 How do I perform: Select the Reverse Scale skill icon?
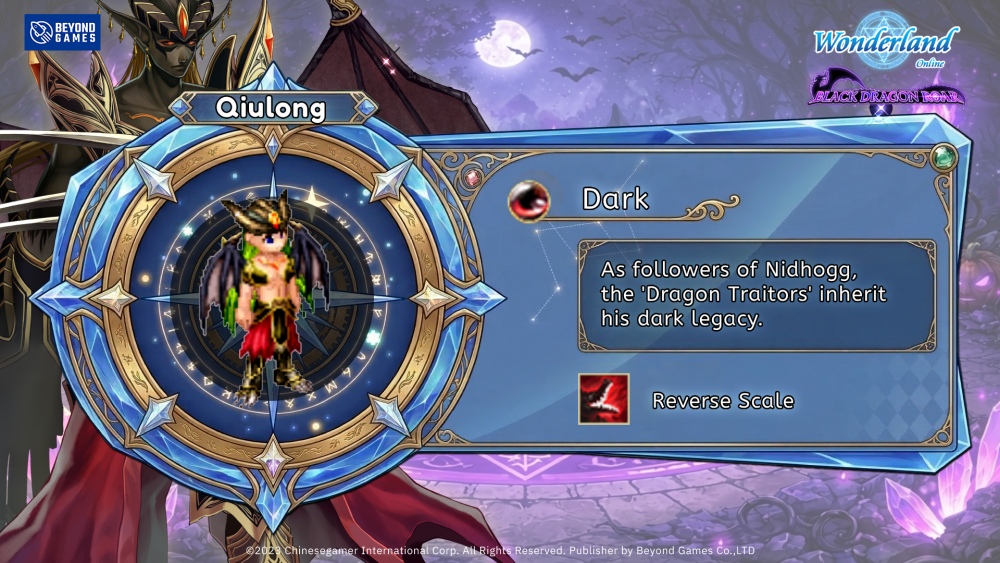pos(603,399)
